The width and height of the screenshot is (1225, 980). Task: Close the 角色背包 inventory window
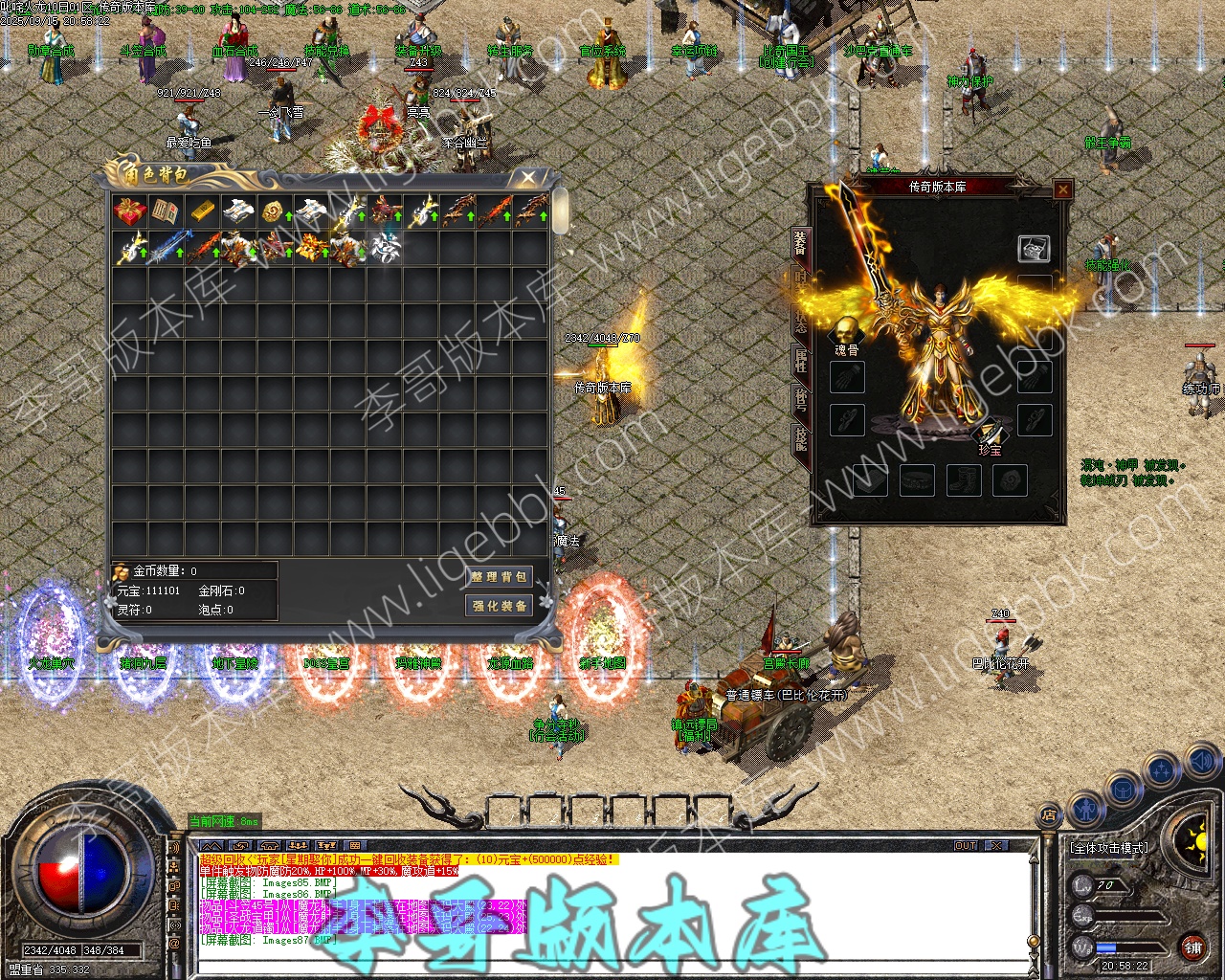pos(528,178)
